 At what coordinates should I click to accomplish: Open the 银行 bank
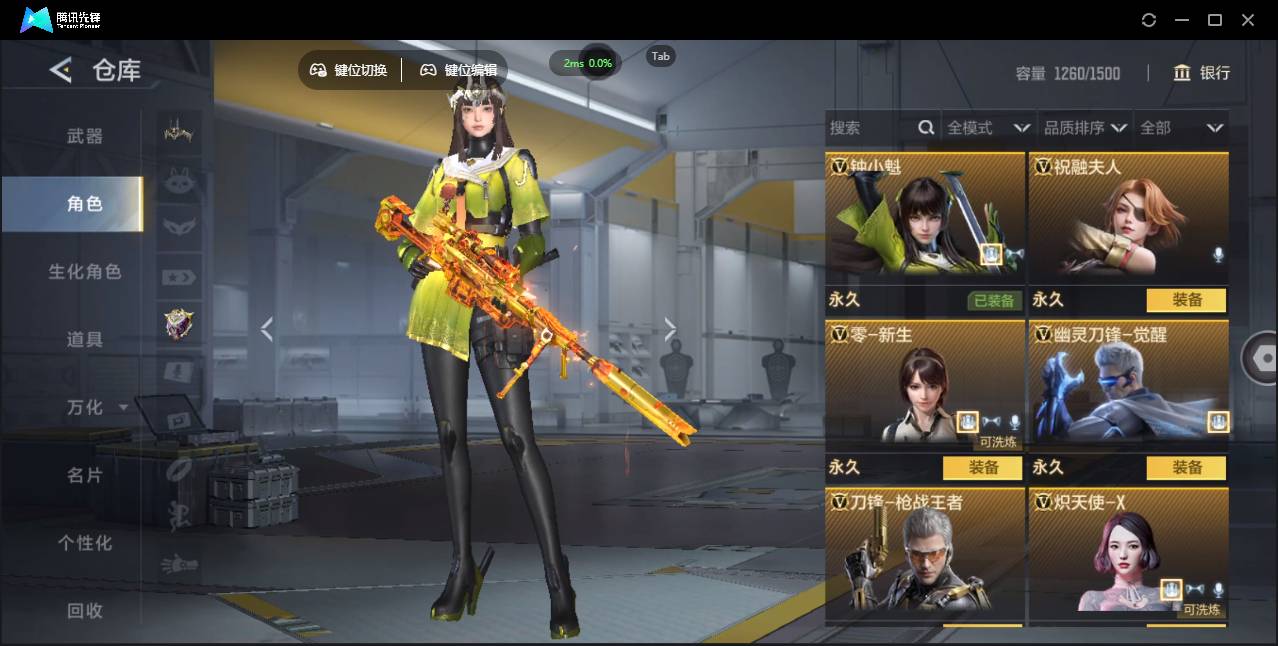pos(1201,73)
